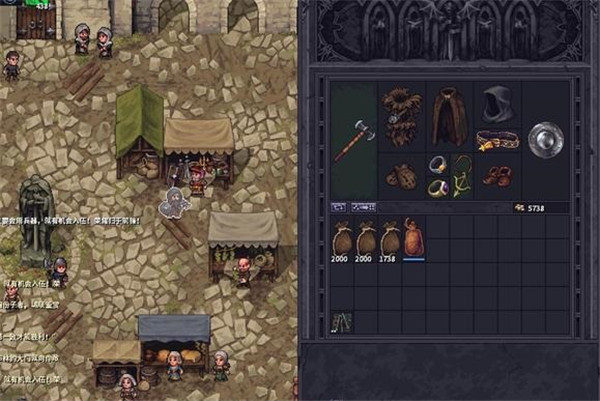The image size is (600, 401).
Task: Click the fur body armor slot
Action: pyautogui.click(x=402, y=117)
